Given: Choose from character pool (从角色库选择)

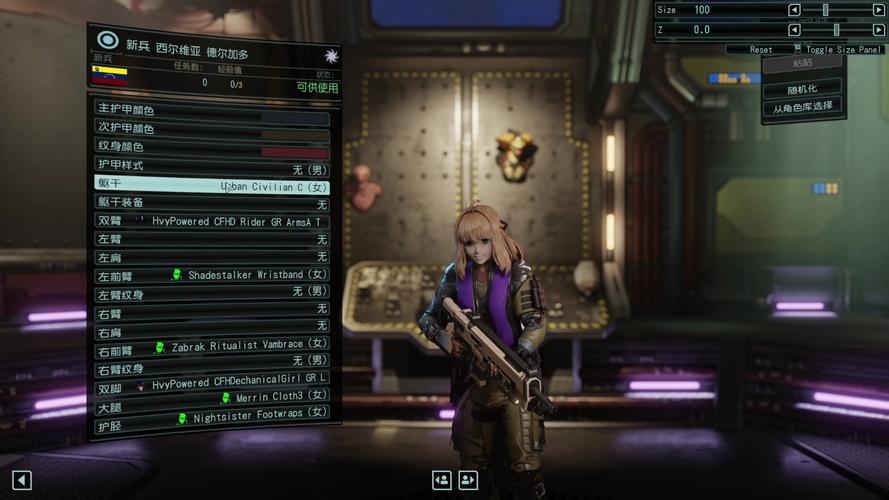Looking at the screenshot, I should (x=802, y=107).
